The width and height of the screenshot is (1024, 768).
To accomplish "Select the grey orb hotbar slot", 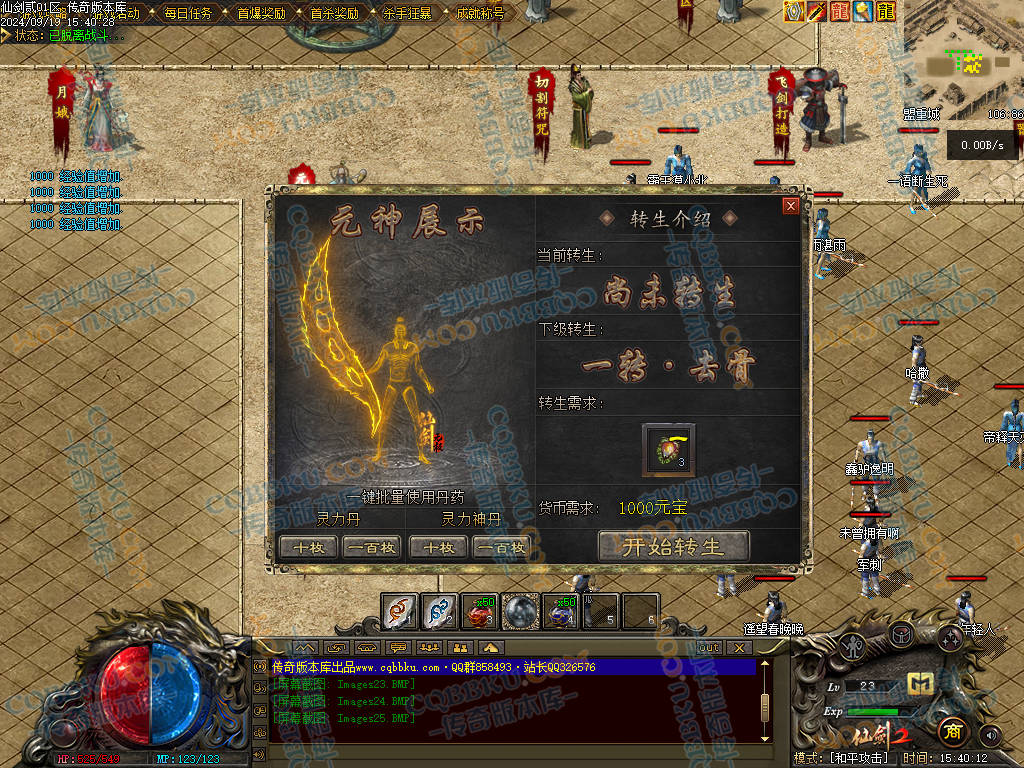I will (520, 611).
